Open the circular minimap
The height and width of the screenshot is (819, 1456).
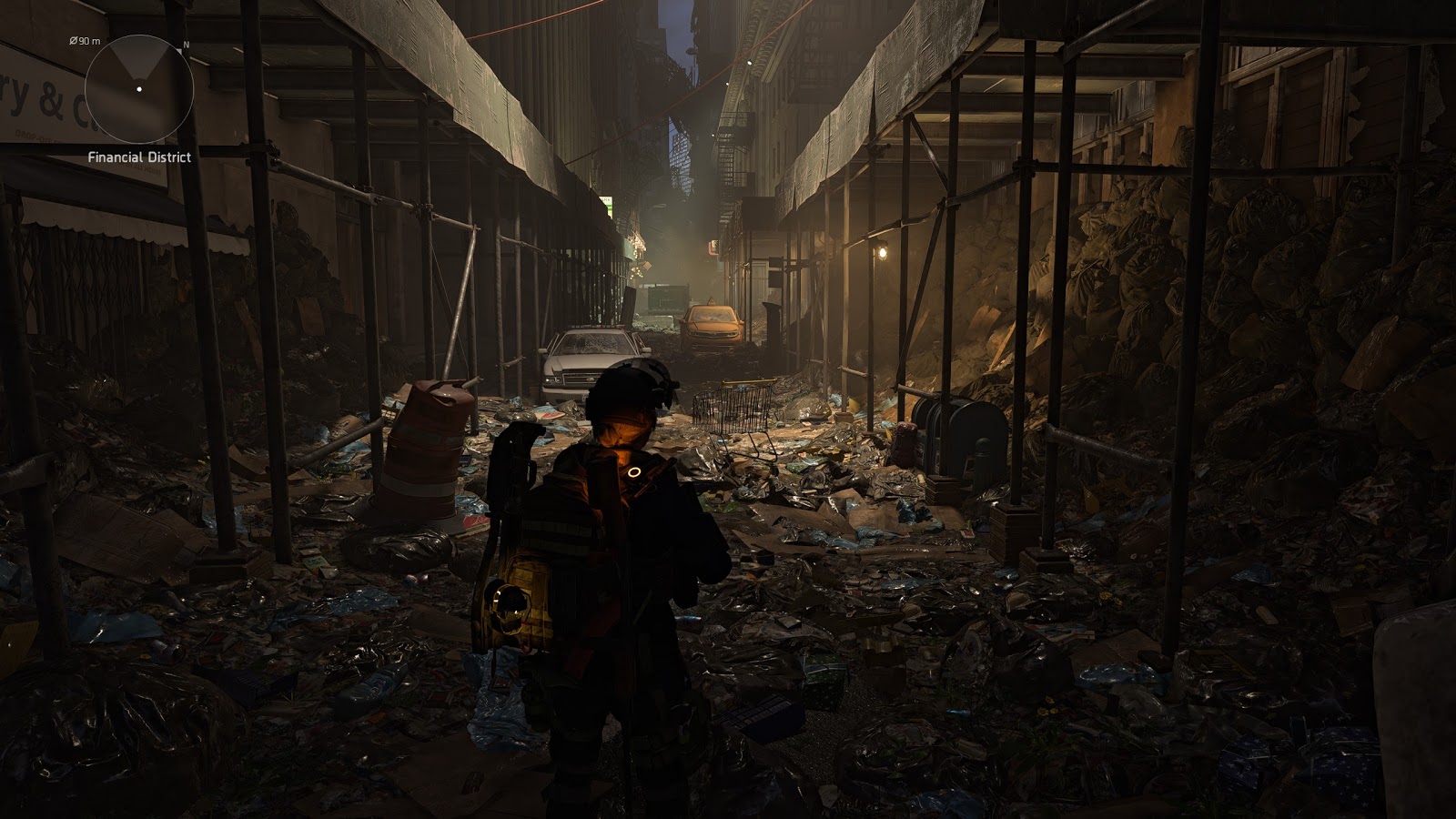click(x=138, y=88)
